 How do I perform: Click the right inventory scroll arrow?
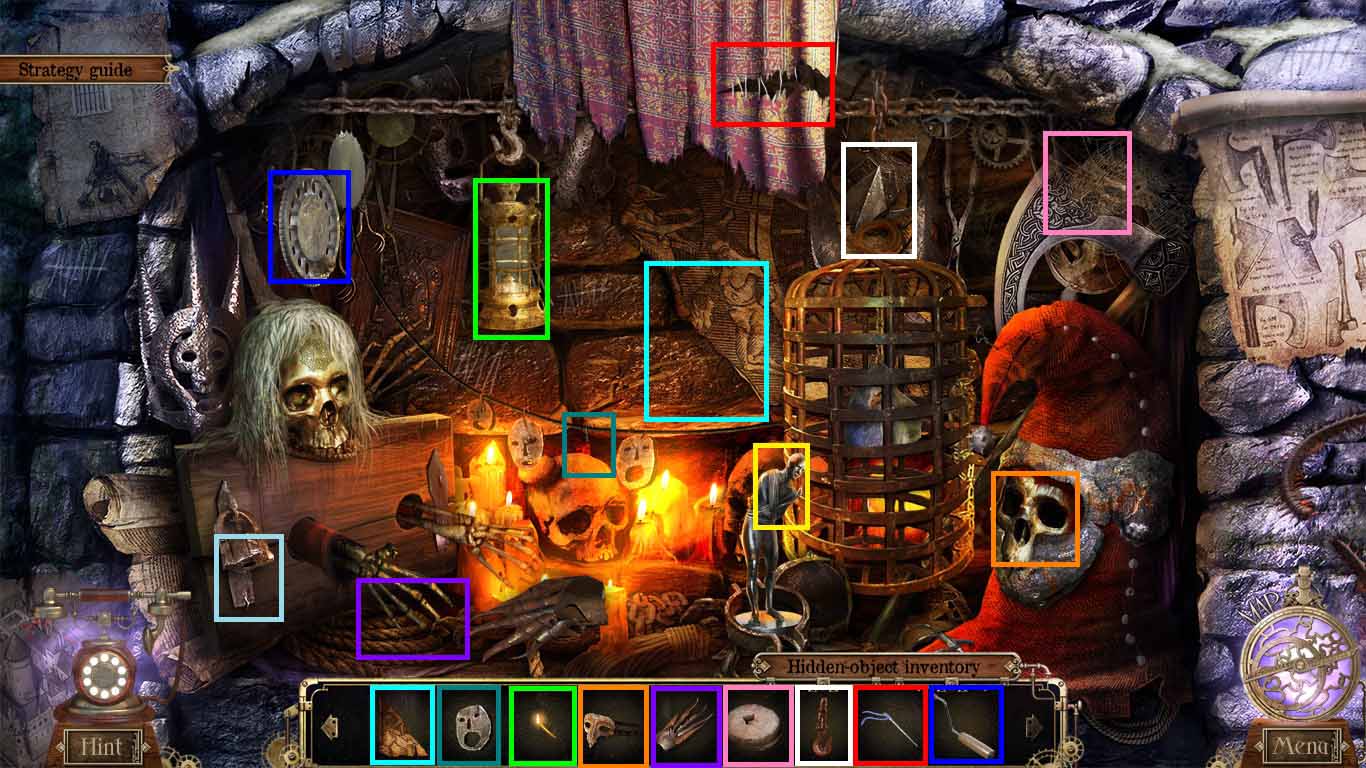point(1033,723)
